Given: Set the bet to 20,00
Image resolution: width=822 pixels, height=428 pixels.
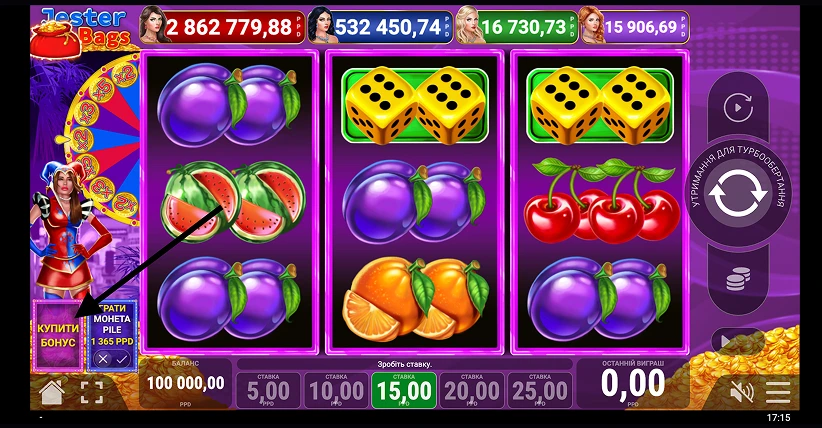Looking at the screenshot, I should pyautogui.click(x=471, y=390).
